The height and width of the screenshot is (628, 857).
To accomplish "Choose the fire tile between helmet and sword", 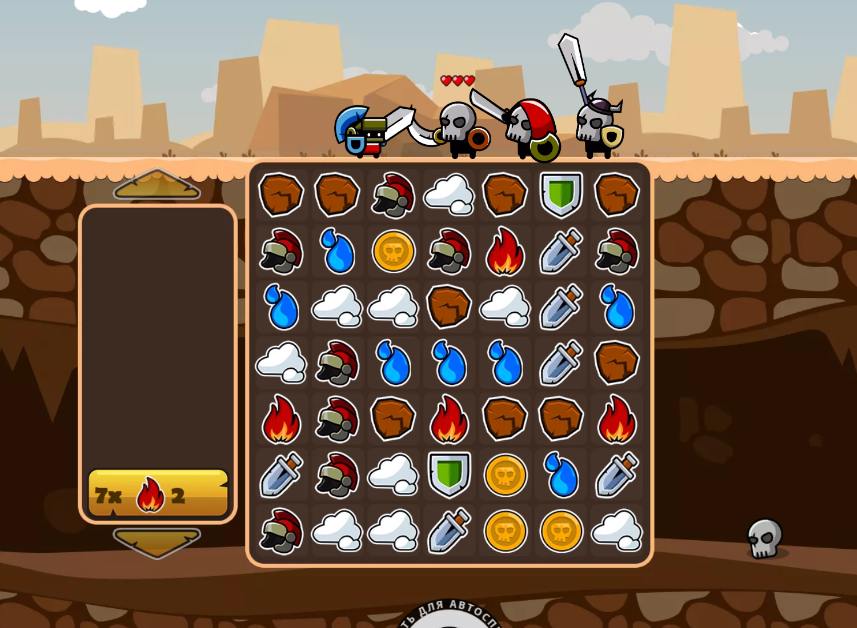I will point(505,250).
